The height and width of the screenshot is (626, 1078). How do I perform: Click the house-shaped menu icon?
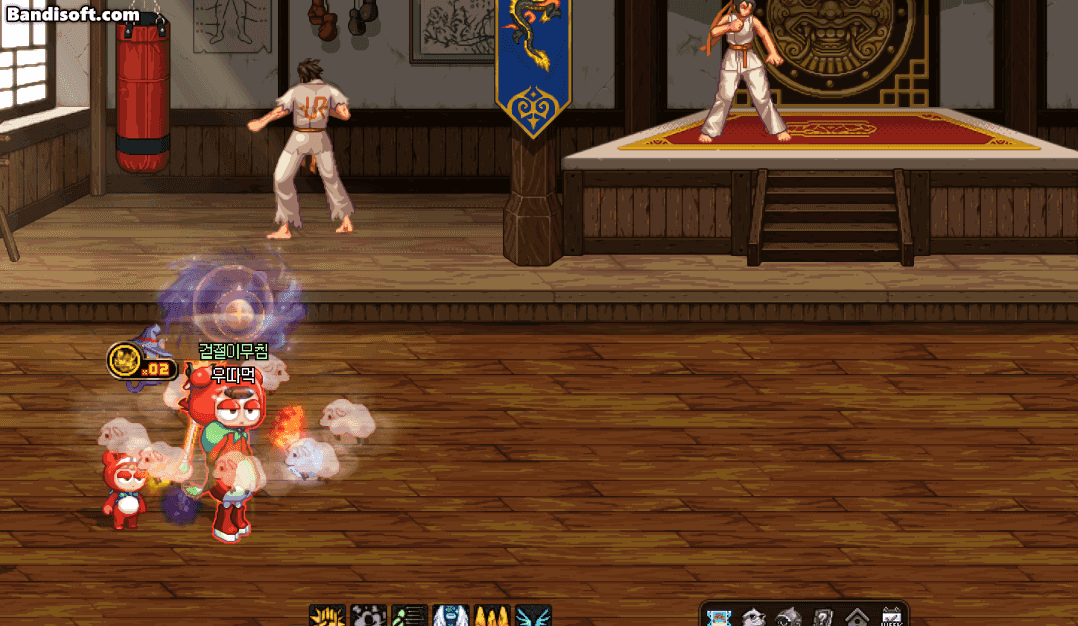tap(856, 617)
